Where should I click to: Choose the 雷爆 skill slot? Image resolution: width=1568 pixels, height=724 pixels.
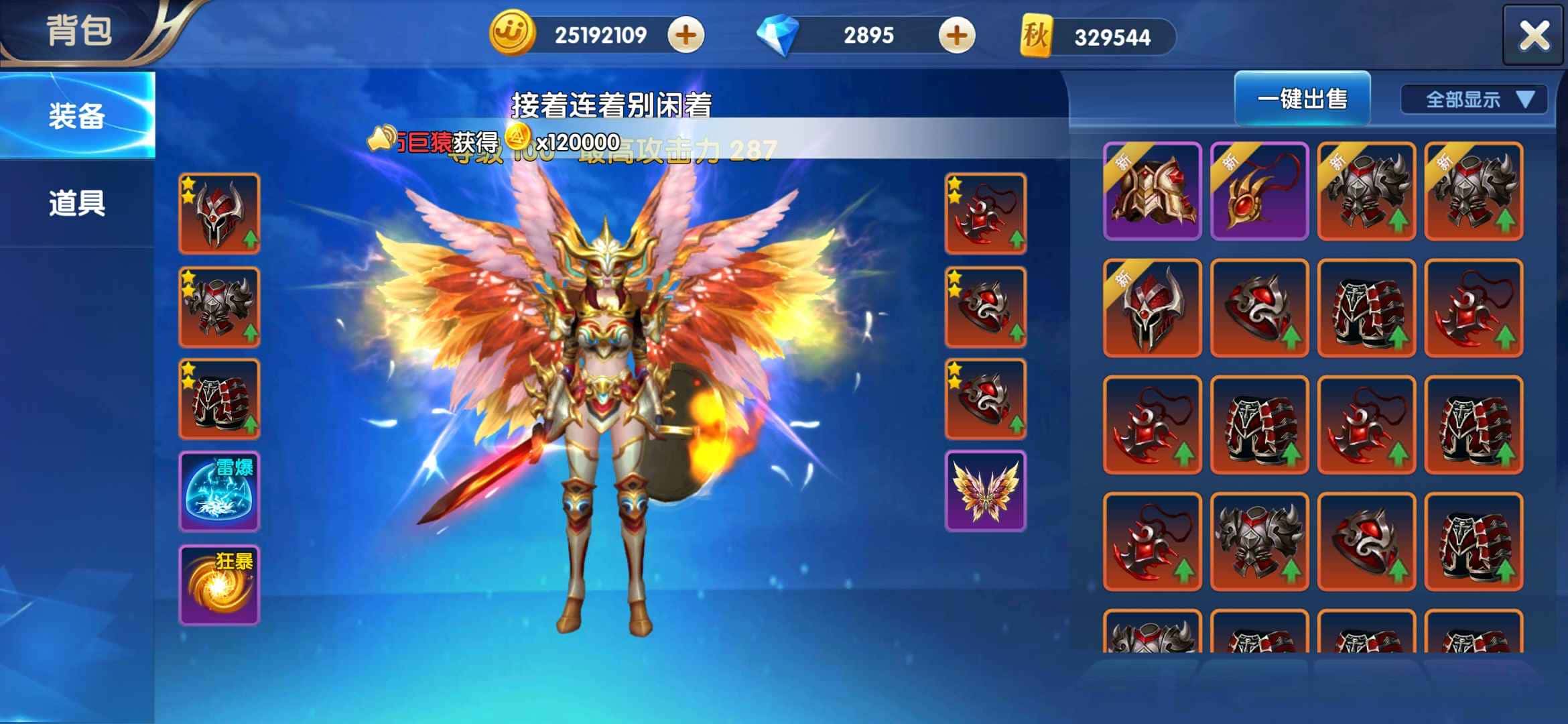(219, 492)
